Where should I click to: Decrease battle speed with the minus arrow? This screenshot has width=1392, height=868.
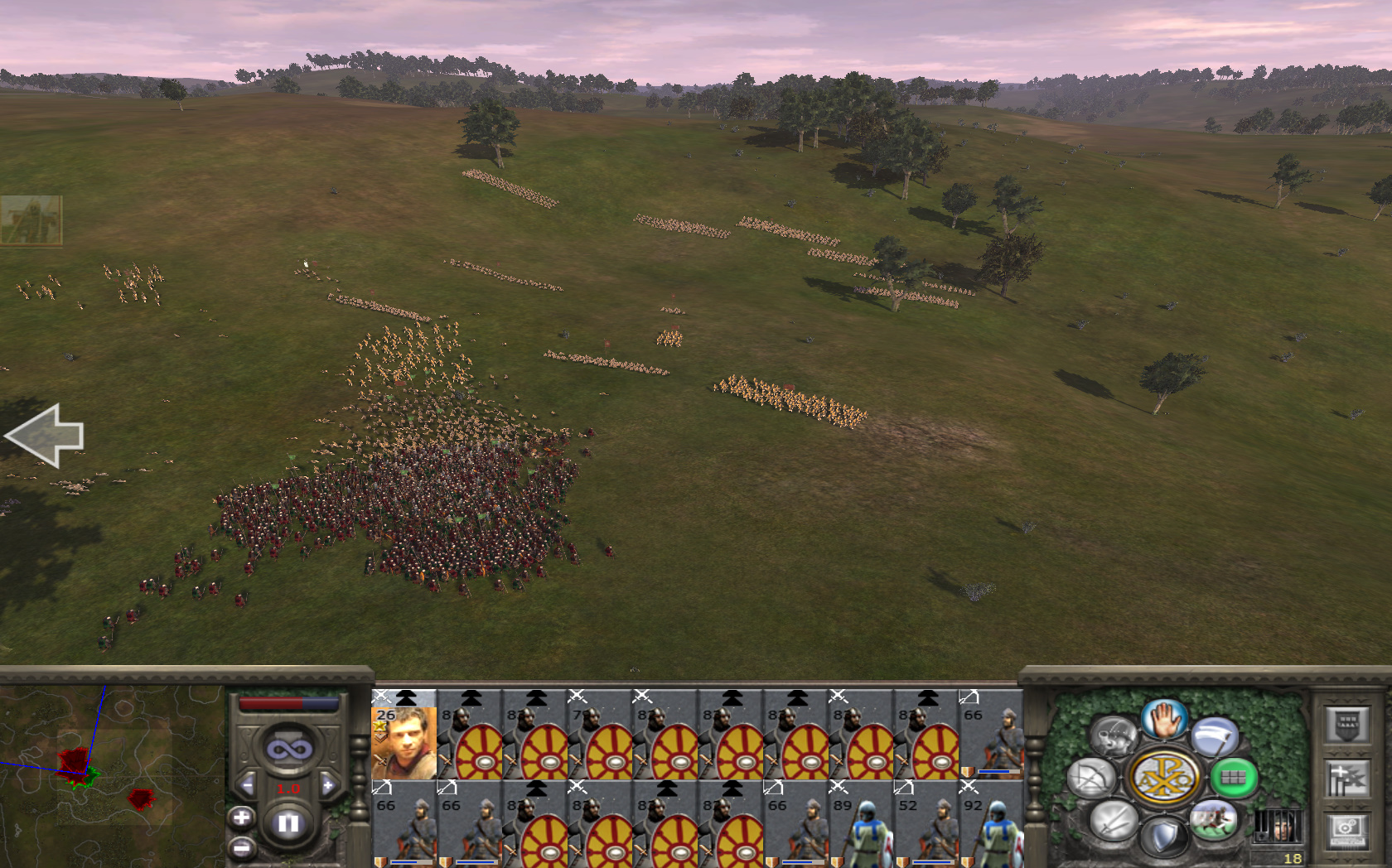click(247, 785)
